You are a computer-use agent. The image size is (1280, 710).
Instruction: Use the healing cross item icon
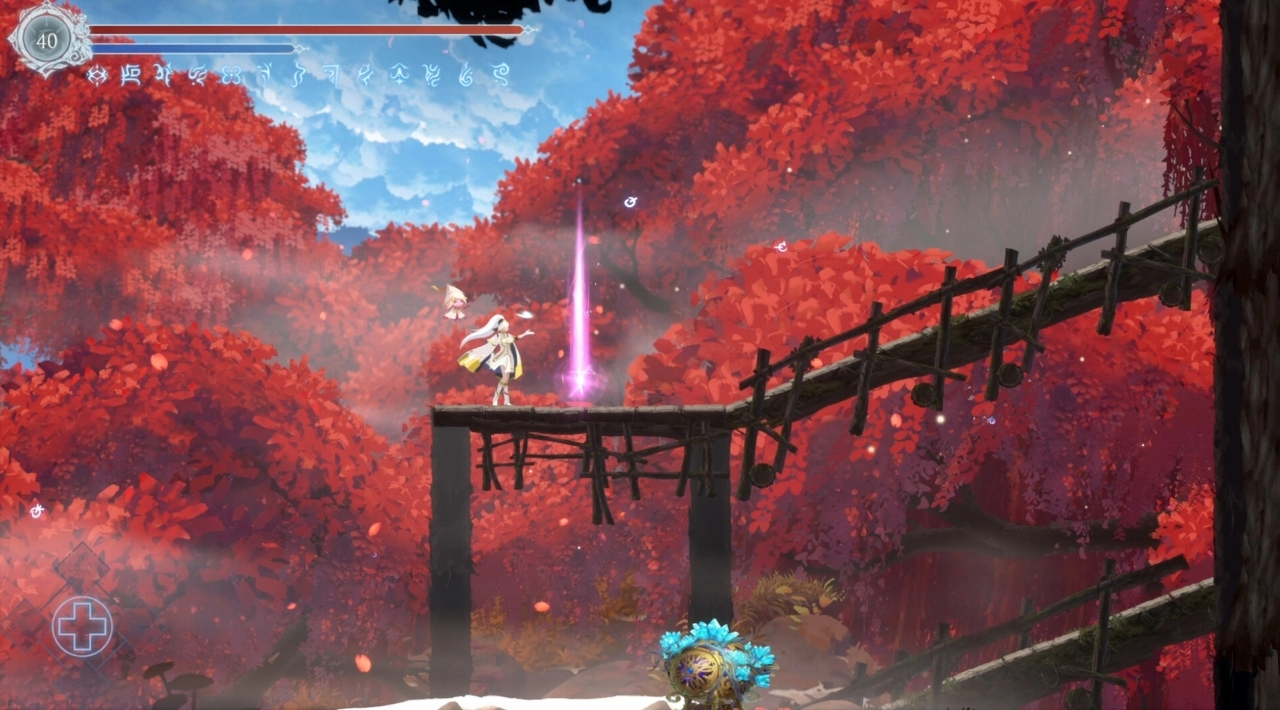pyautogui.click(x=82, y=627)
